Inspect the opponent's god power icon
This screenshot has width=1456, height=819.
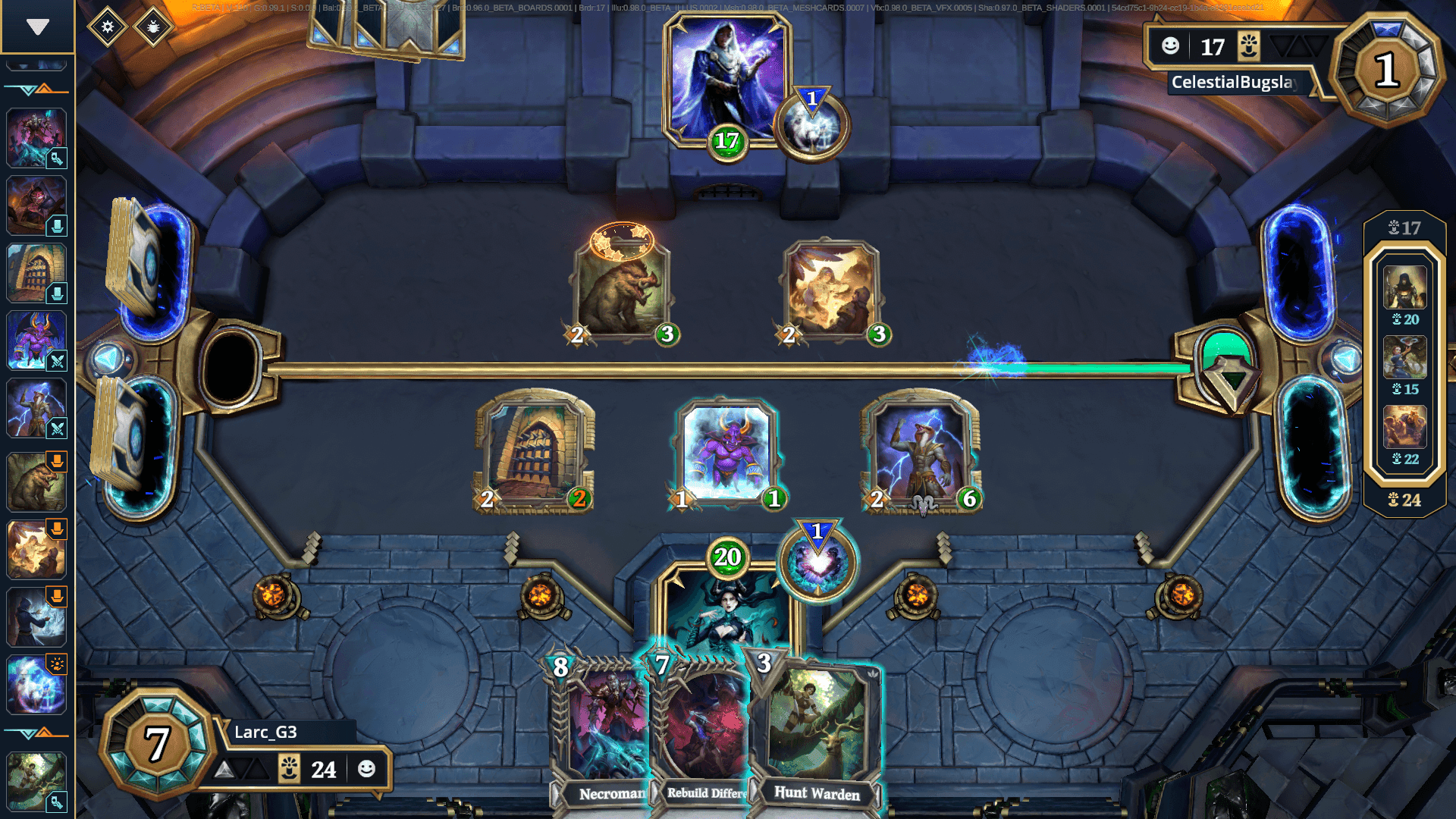[811, 126]
